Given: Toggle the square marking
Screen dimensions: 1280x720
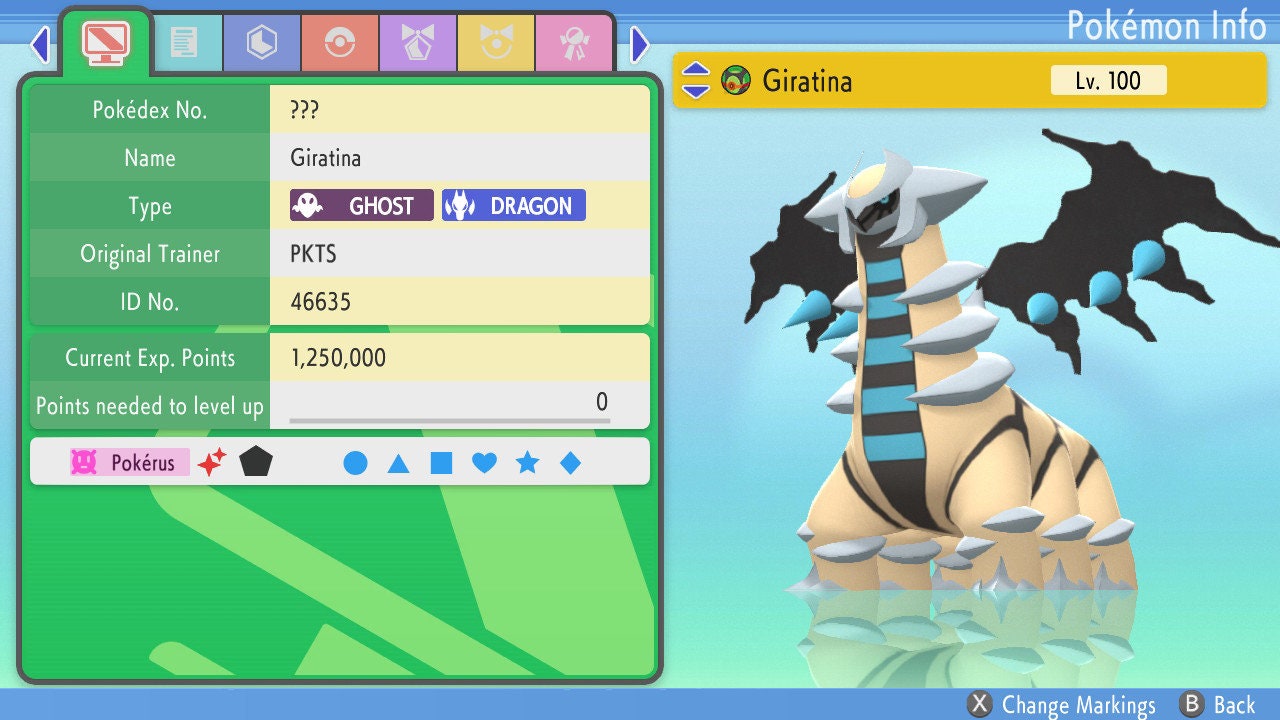Looking at the screenshot, I should coord(441,463).
